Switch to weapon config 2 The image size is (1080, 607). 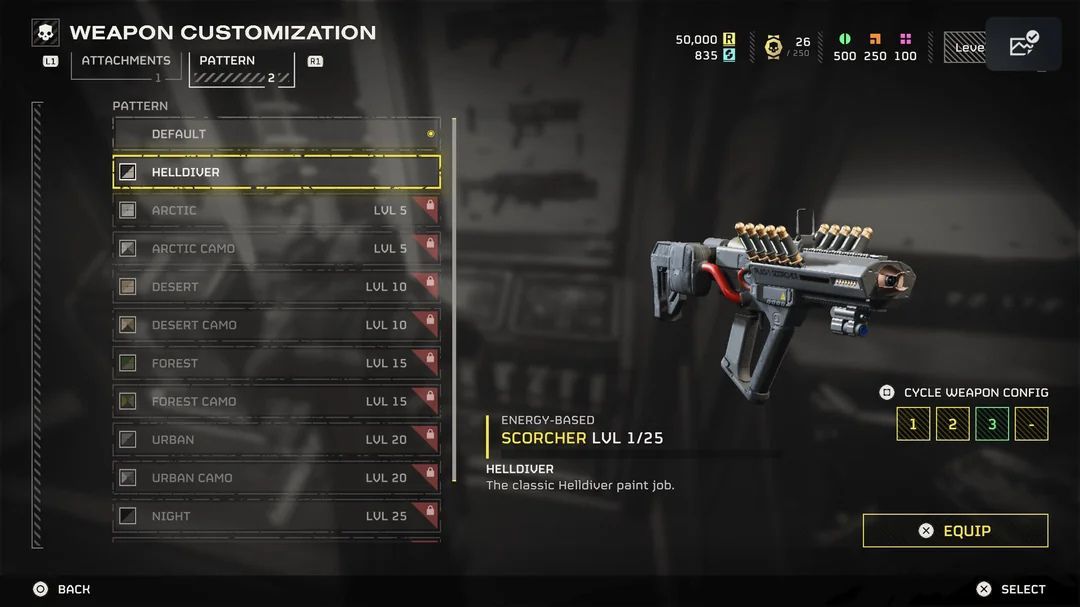click(952, 424)
